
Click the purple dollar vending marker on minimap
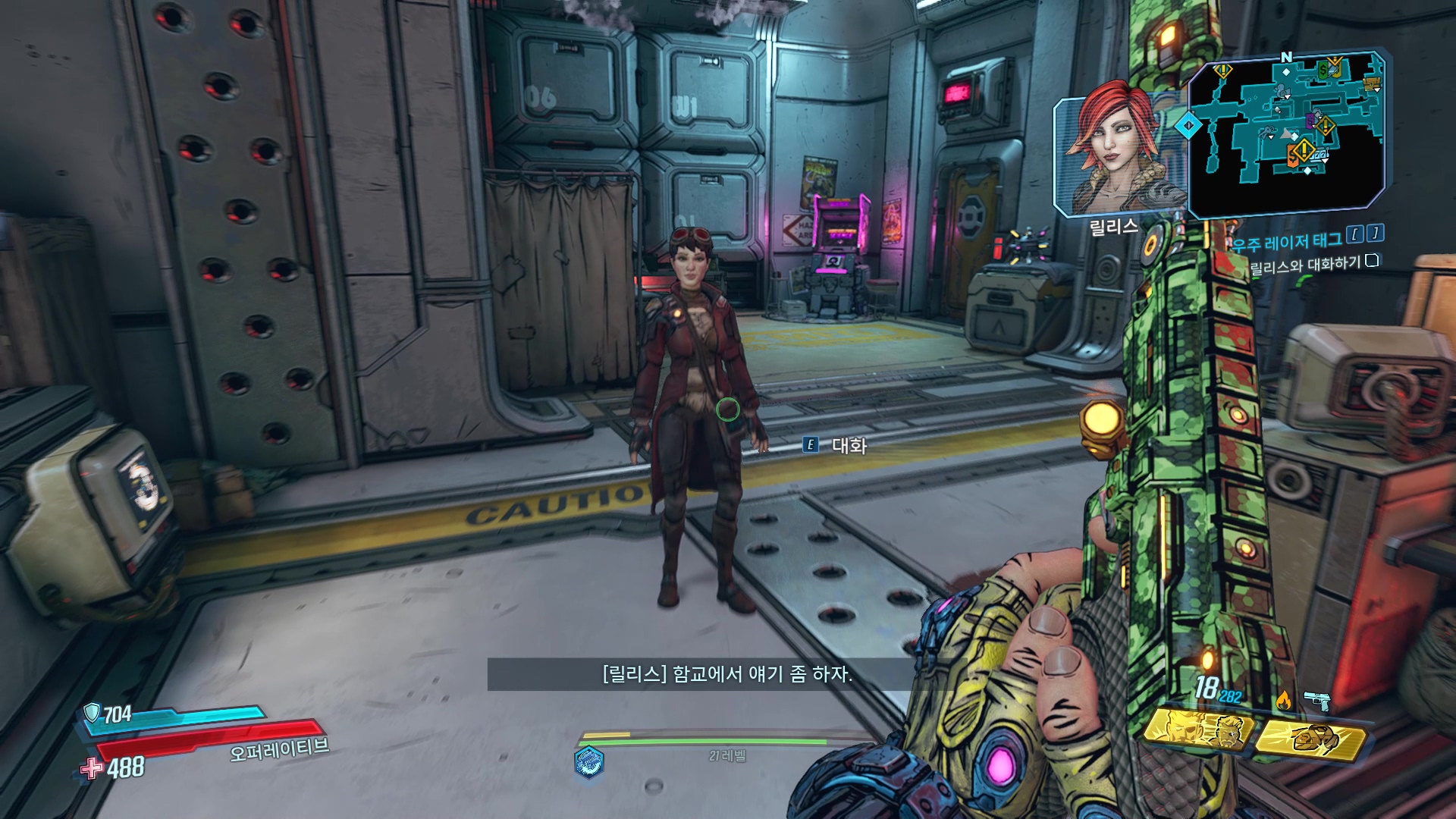pyautogui.click(x=1310, y=120)
